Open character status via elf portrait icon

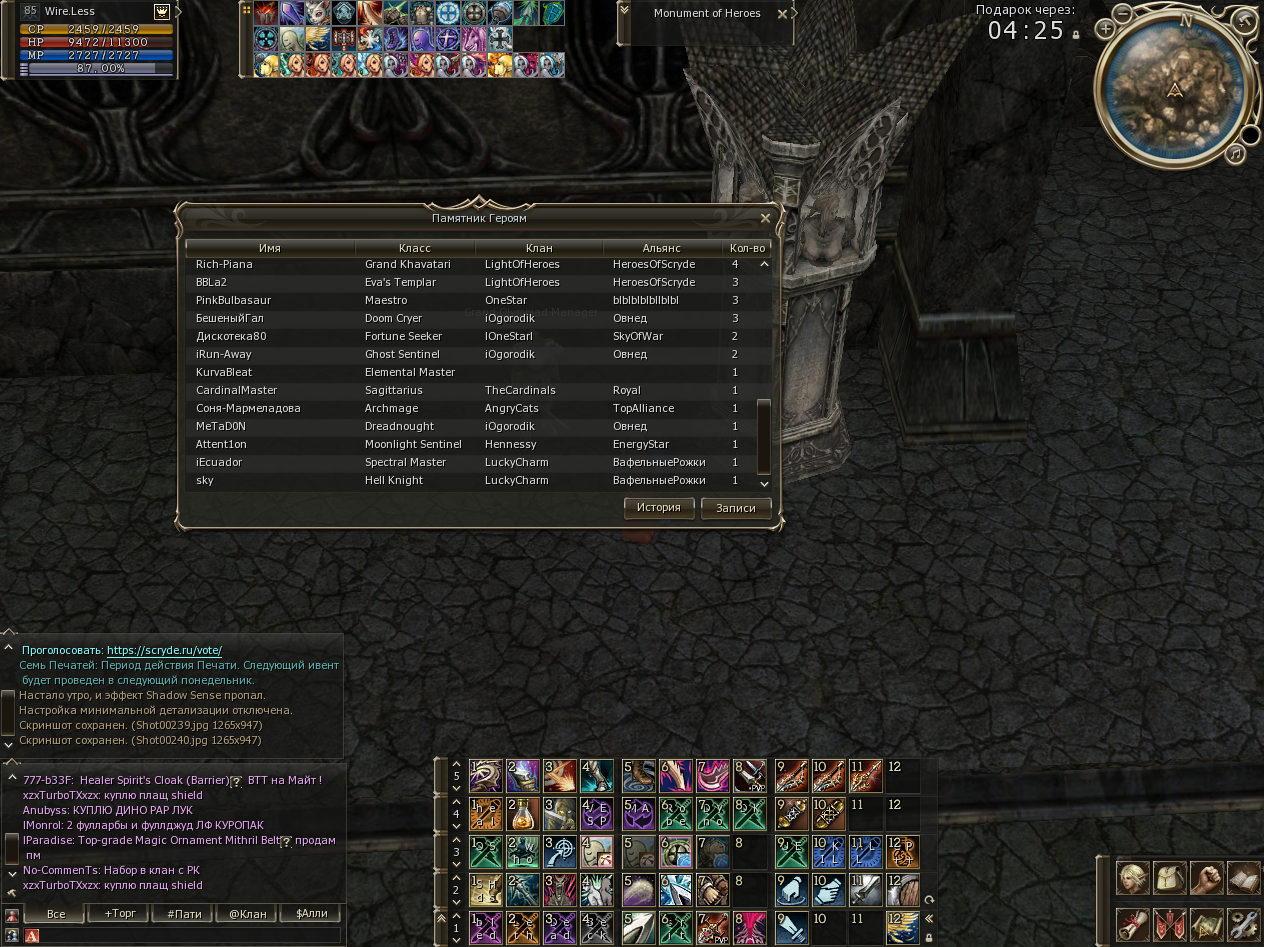point(1133,878)
